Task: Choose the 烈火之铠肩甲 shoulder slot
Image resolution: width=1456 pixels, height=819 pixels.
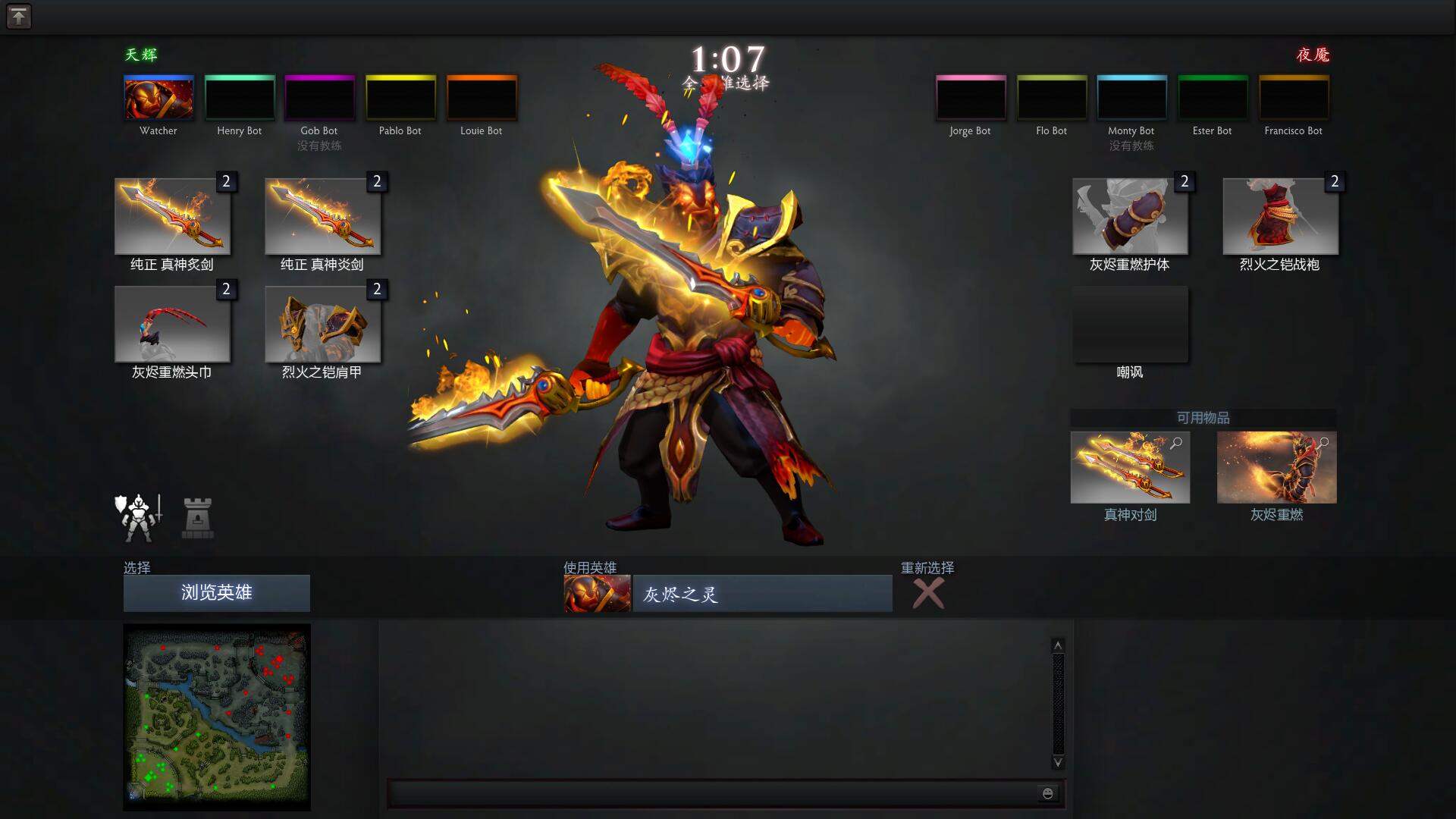Action: click(x=322, y=325)
